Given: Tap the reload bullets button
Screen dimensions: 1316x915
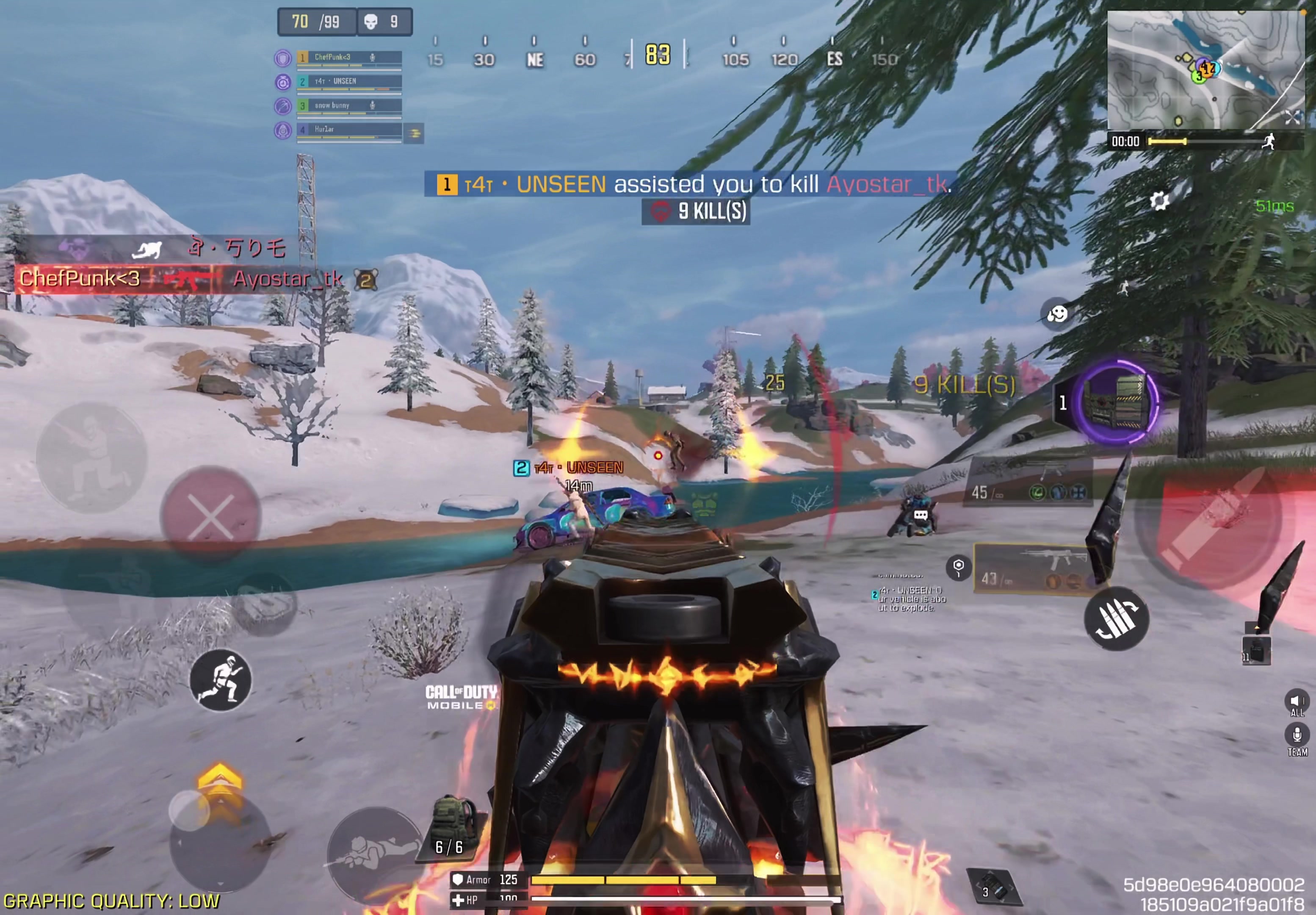Looking at the screenshot, I should tap(1116, 618).
